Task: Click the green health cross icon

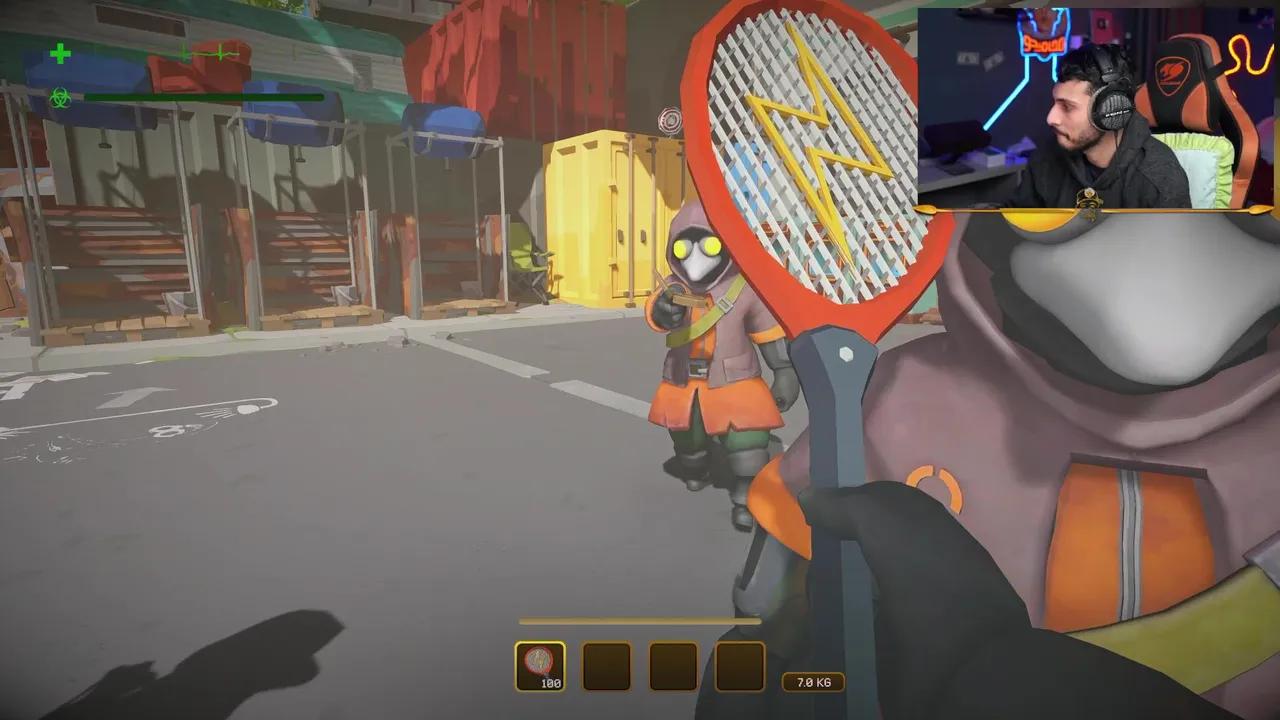Action: (60, 55)
